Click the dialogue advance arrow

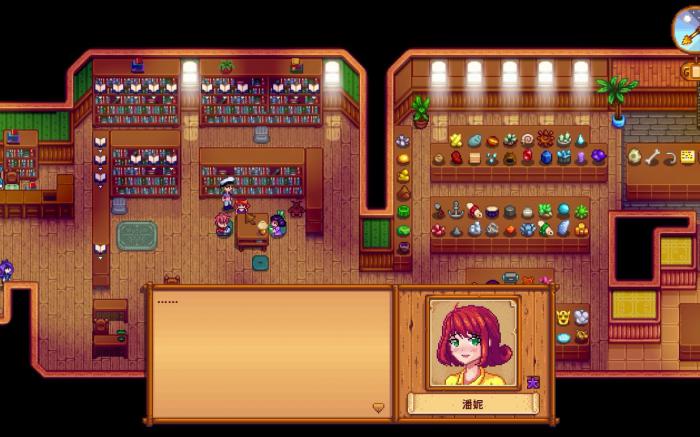pos(378,407)
